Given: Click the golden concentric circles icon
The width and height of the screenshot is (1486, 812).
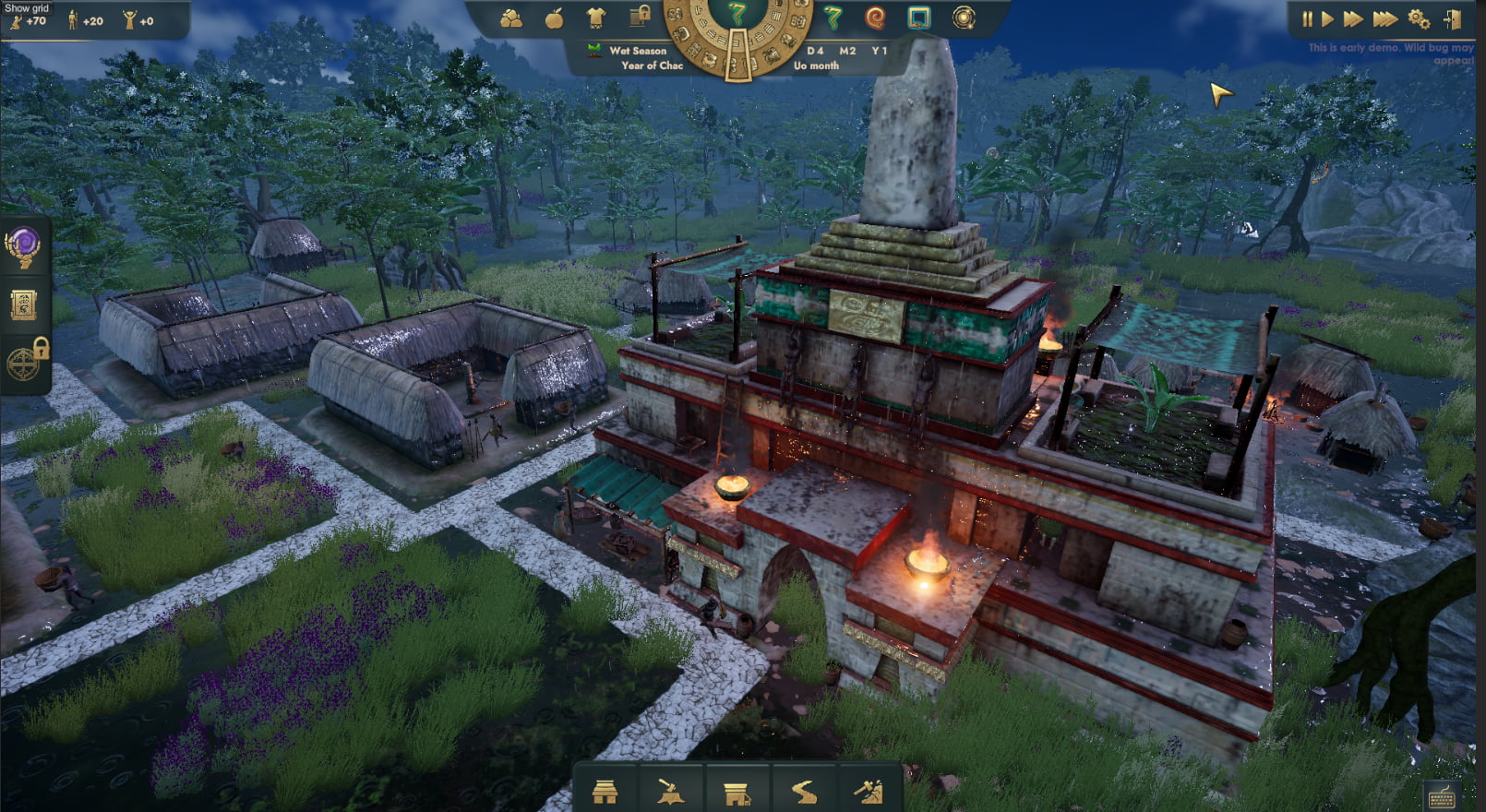Looking at the screenshot, I should (x=964, y=18).
